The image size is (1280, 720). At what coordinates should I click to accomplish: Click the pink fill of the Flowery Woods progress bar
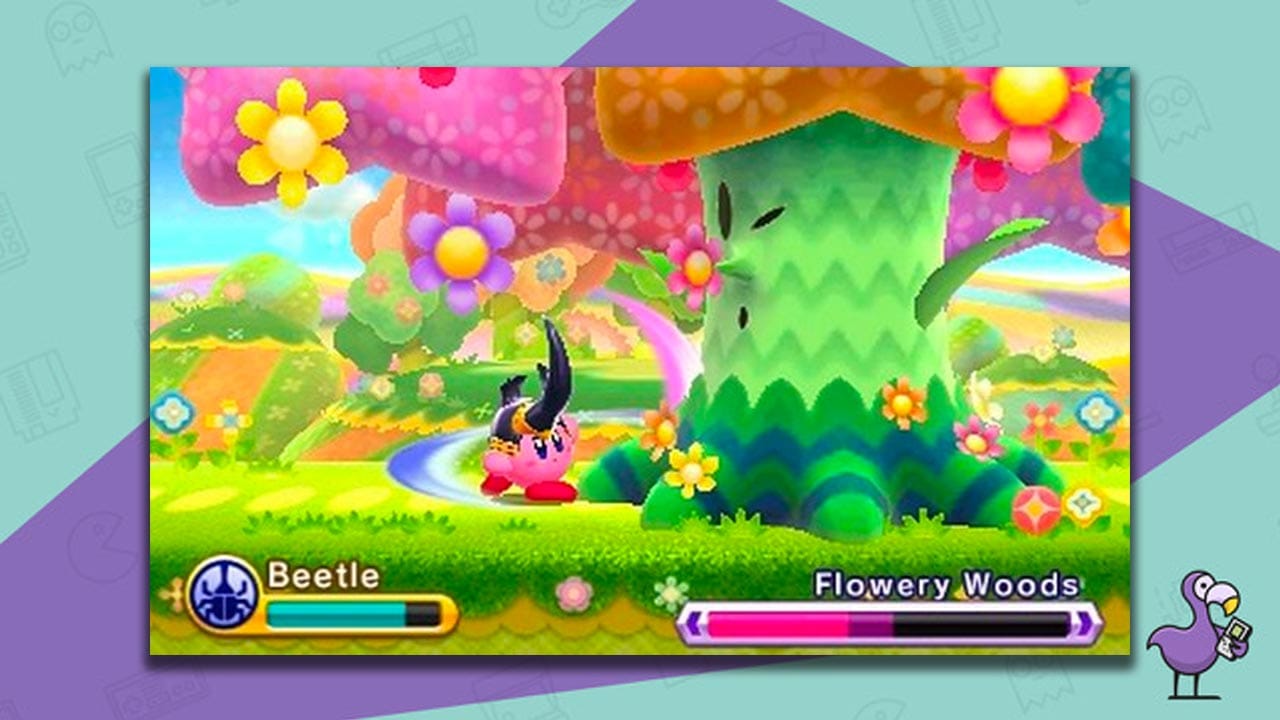(x=780, y=622)
